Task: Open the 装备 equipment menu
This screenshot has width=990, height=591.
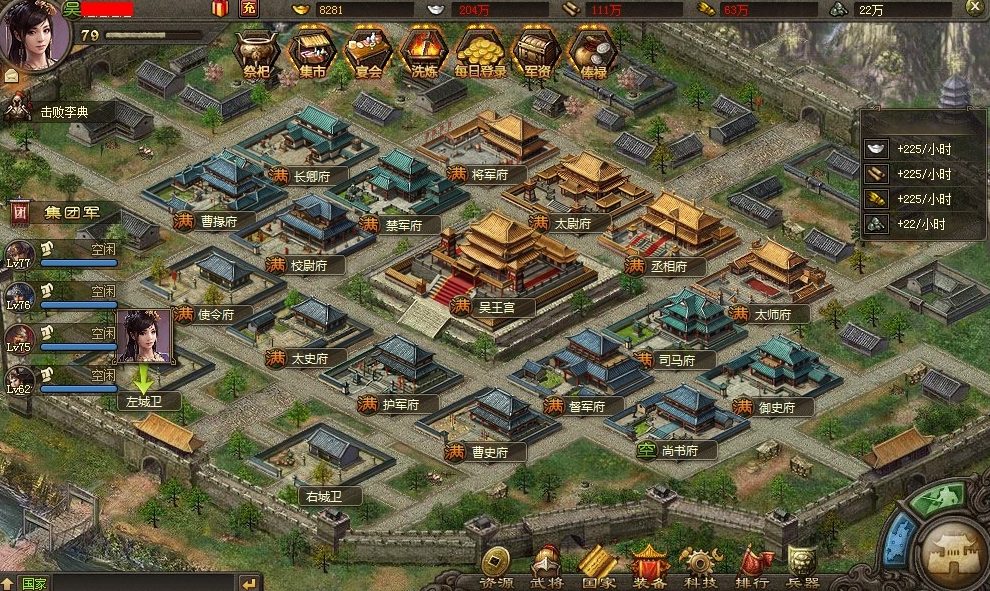Action: (649, 567)
